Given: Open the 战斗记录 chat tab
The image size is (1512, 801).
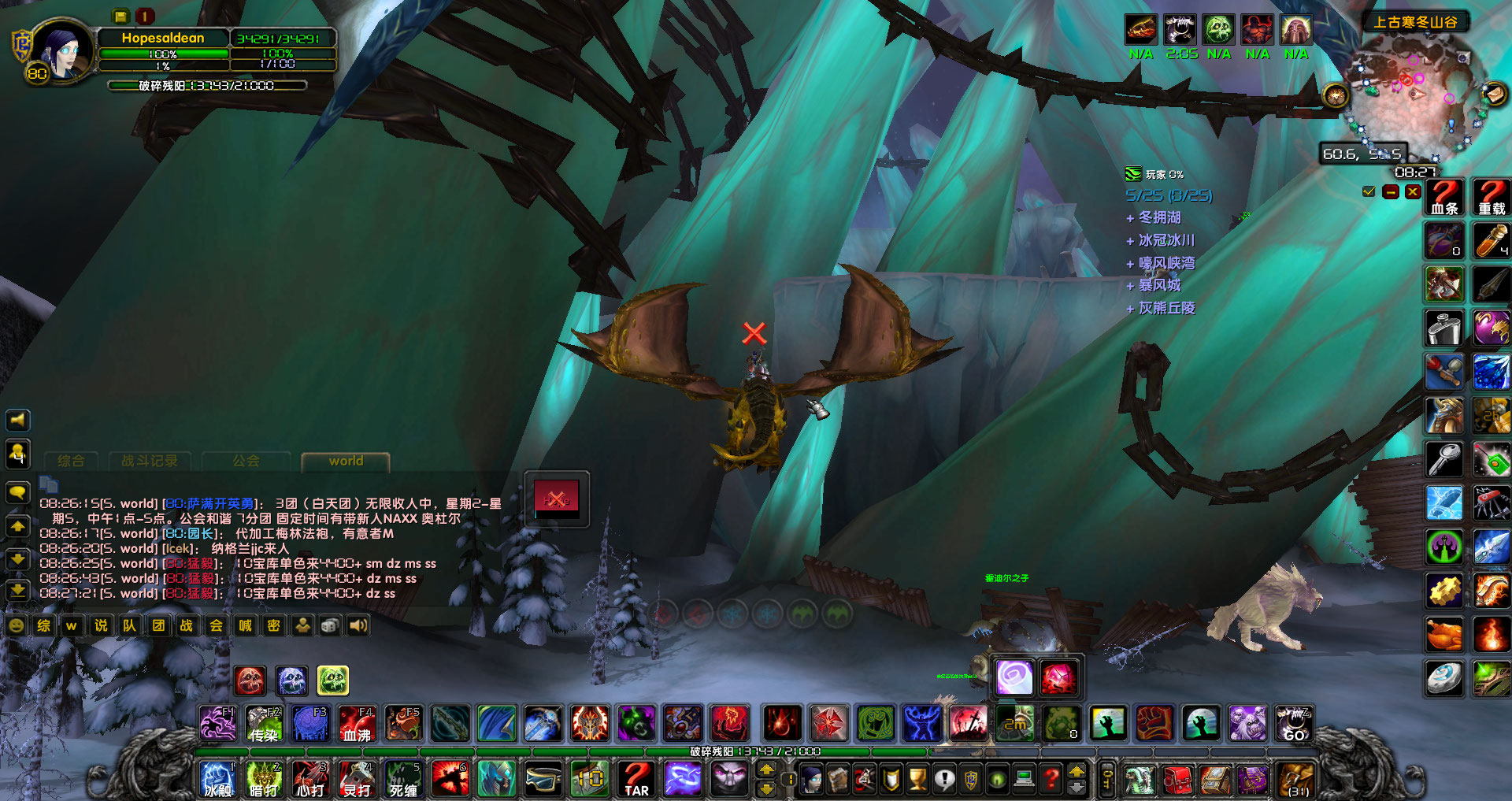Looking at the screenshot, I should [x=150, y=461].
